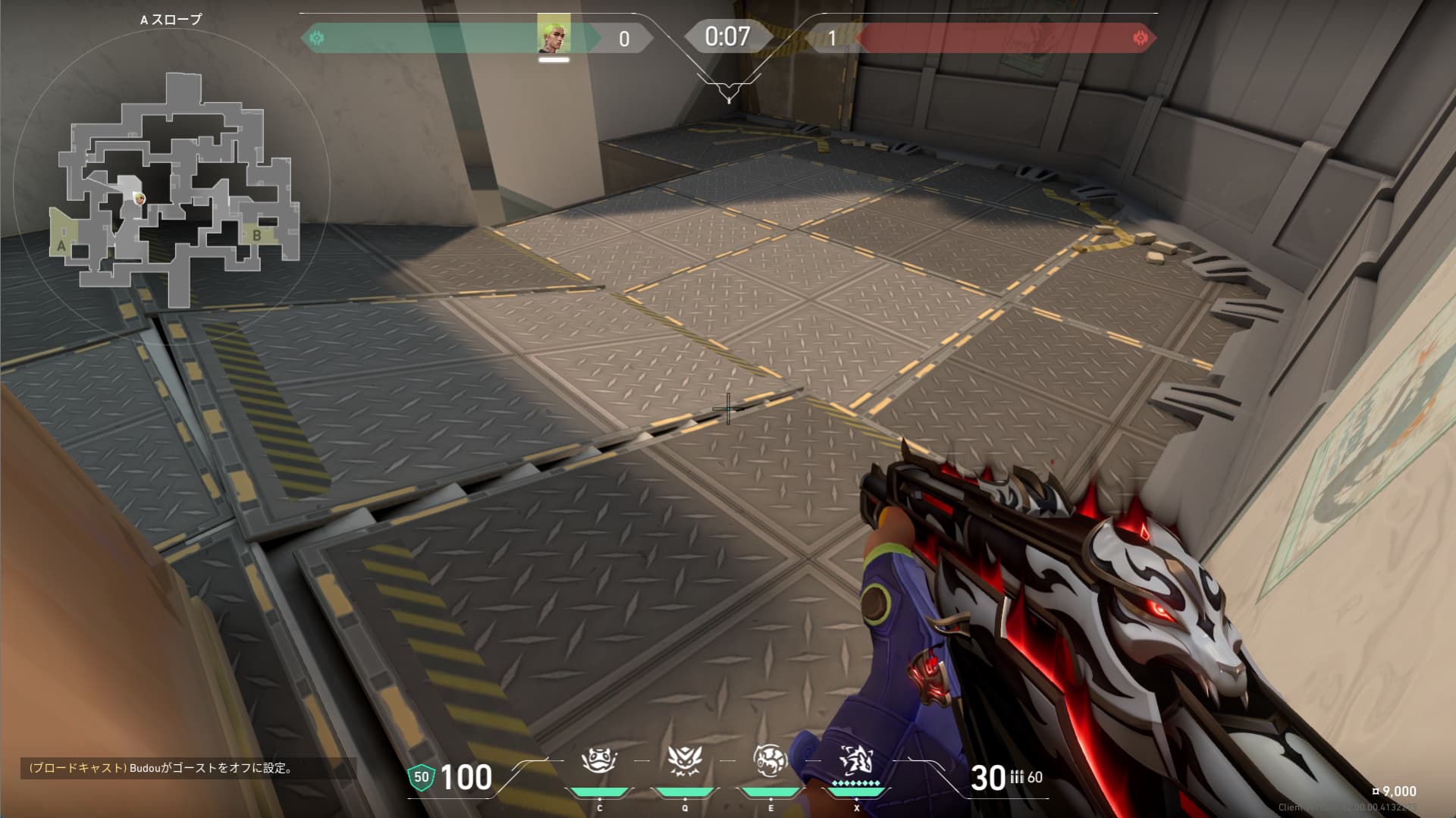Click the minimap in the corner
Viewport: 1456px width, 818px height.
[173, 190]
